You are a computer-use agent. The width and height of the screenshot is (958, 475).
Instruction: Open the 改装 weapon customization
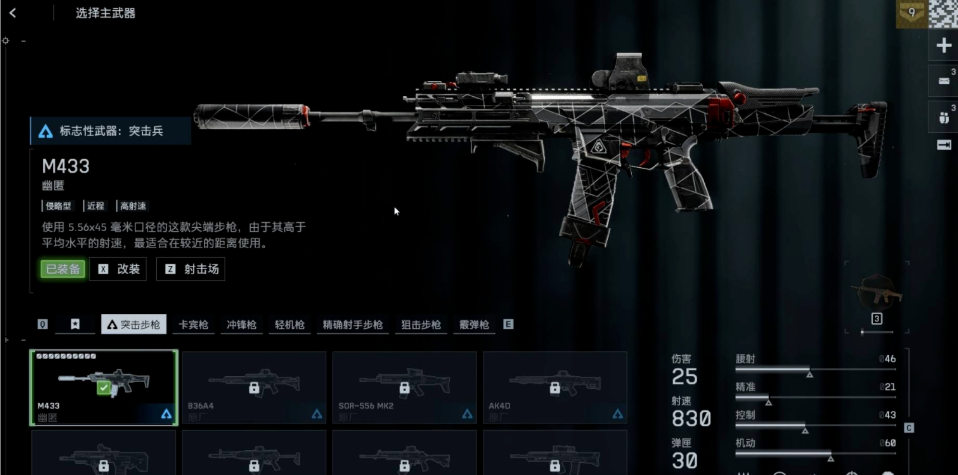(118, 269)
